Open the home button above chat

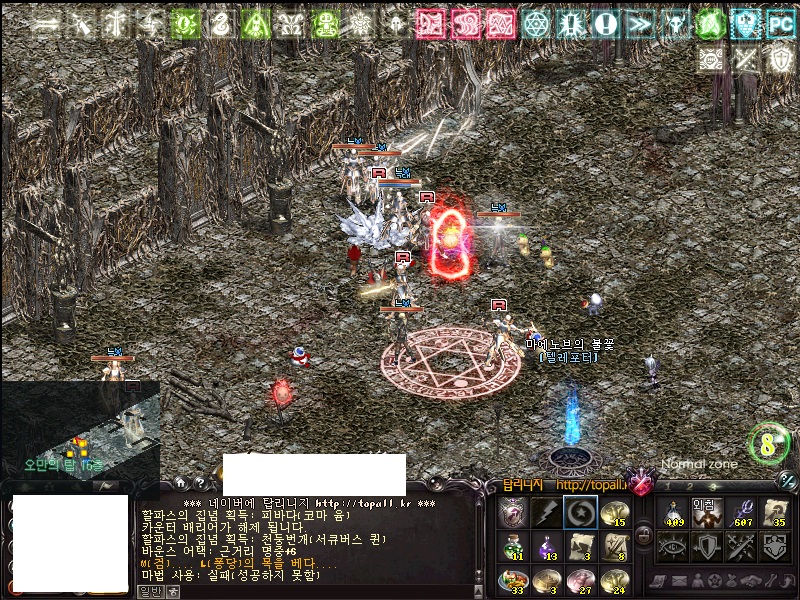pos(180,483)
